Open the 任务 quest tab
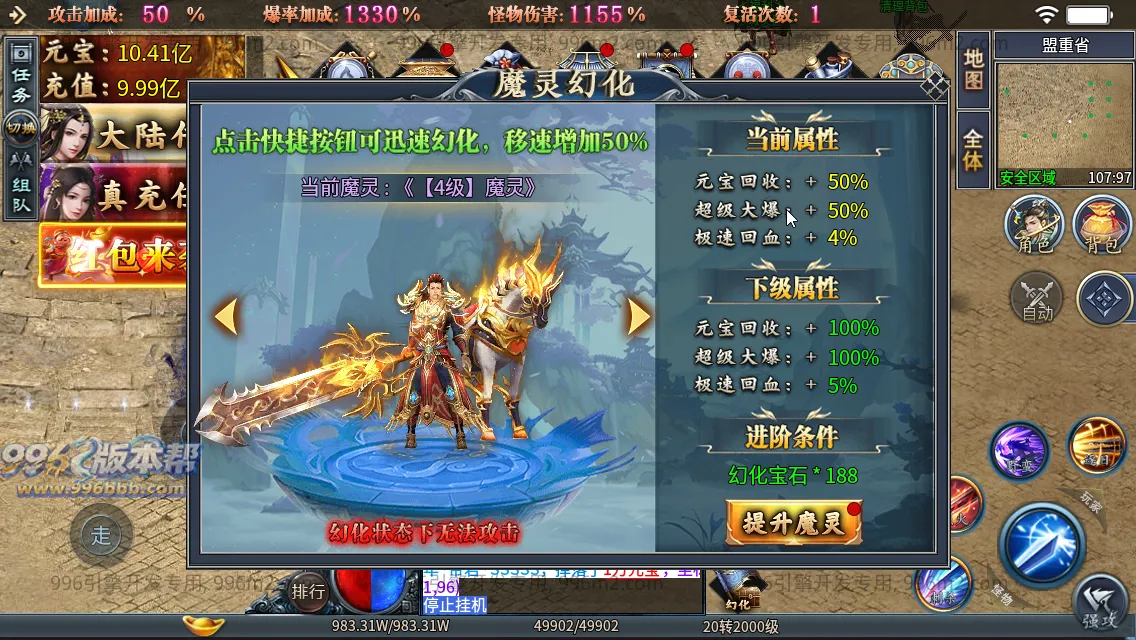1136x640 pixels. [x=21, y=84]
